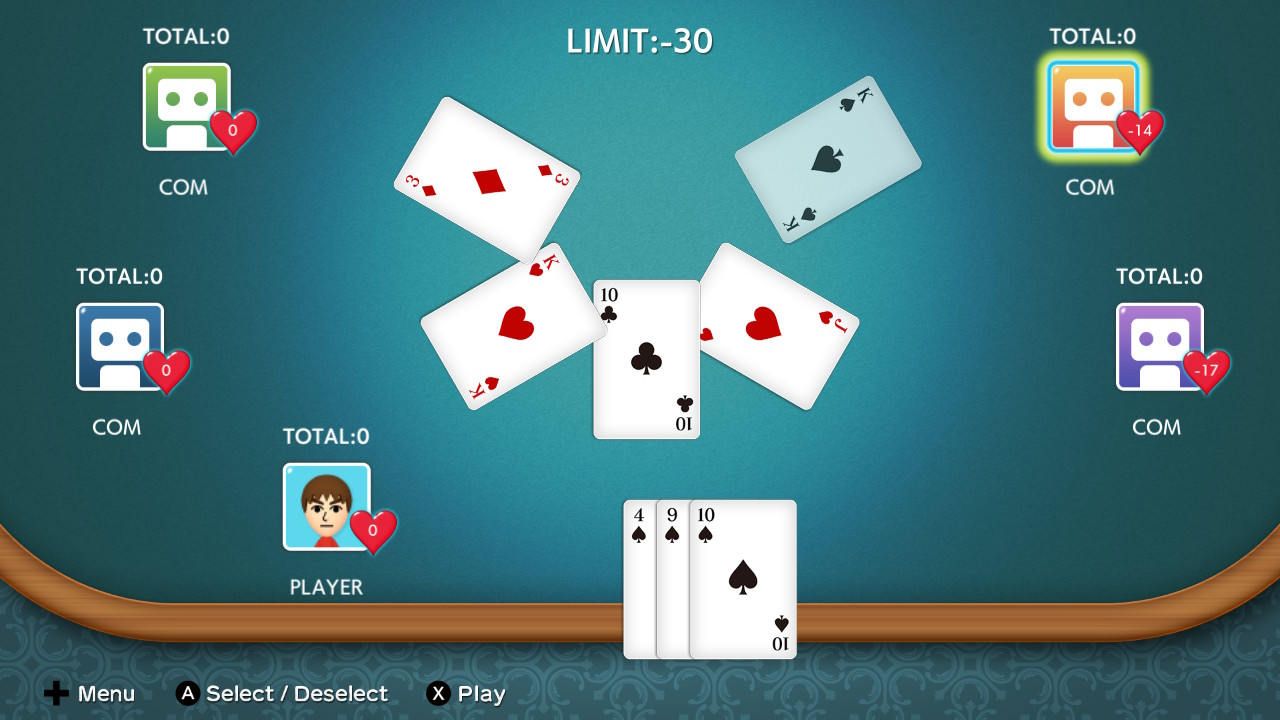Select the green COM player avatar

coord(187,104)
